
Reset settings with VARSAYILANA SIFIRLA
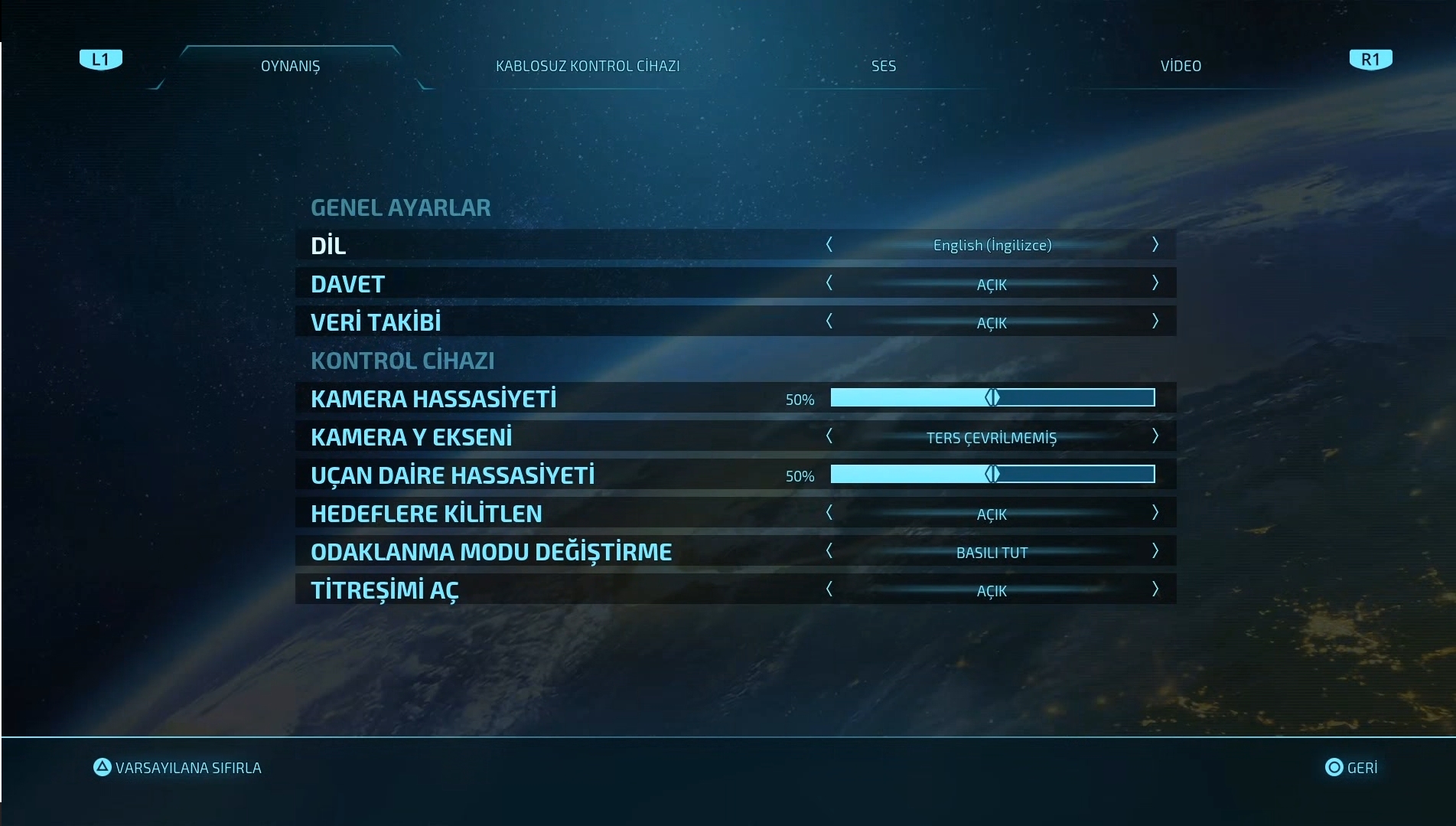[x=178, y=768]
